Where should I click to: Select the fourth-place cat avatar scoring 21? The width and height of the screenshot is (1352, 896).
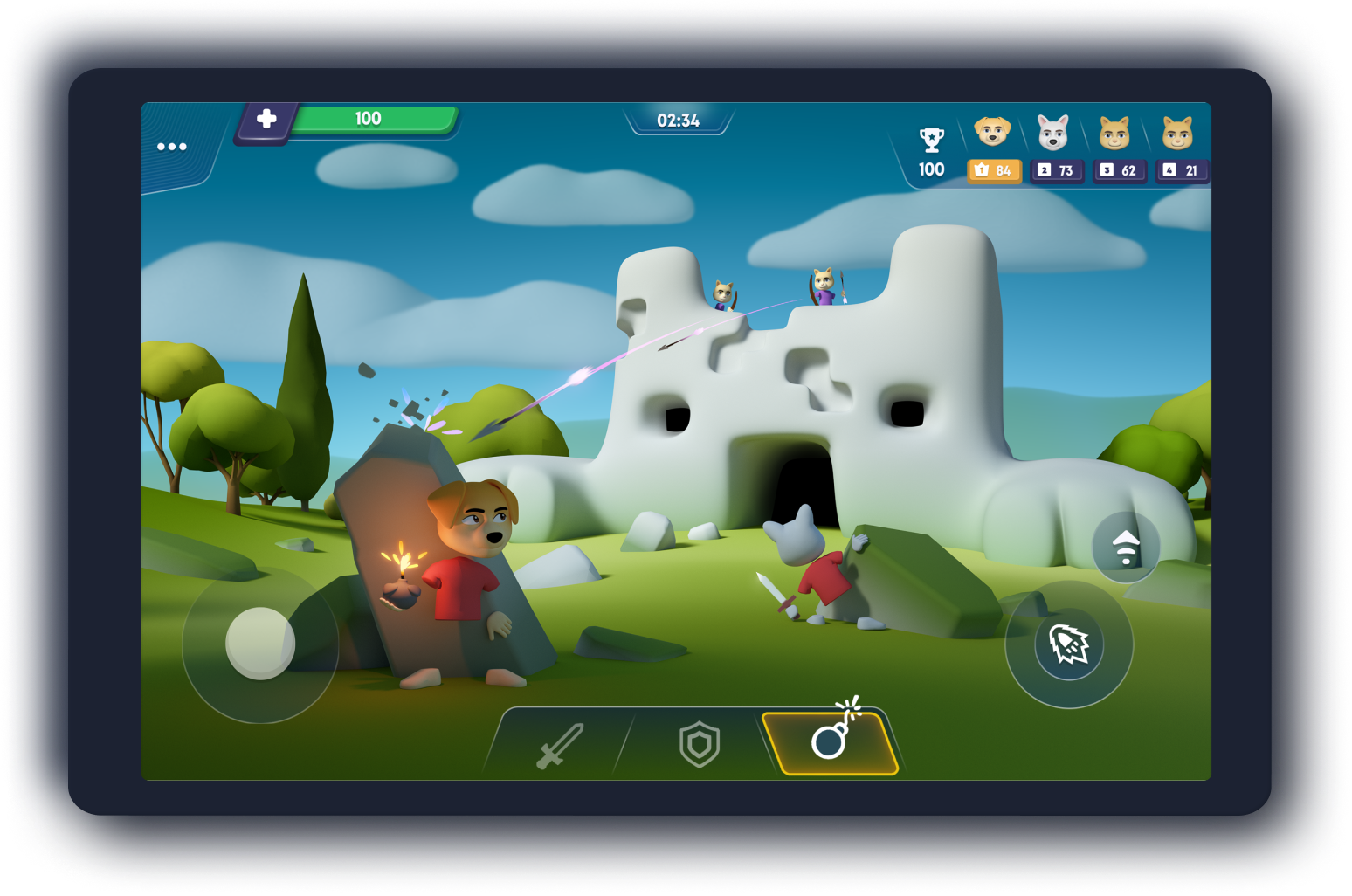[1177, 133]
